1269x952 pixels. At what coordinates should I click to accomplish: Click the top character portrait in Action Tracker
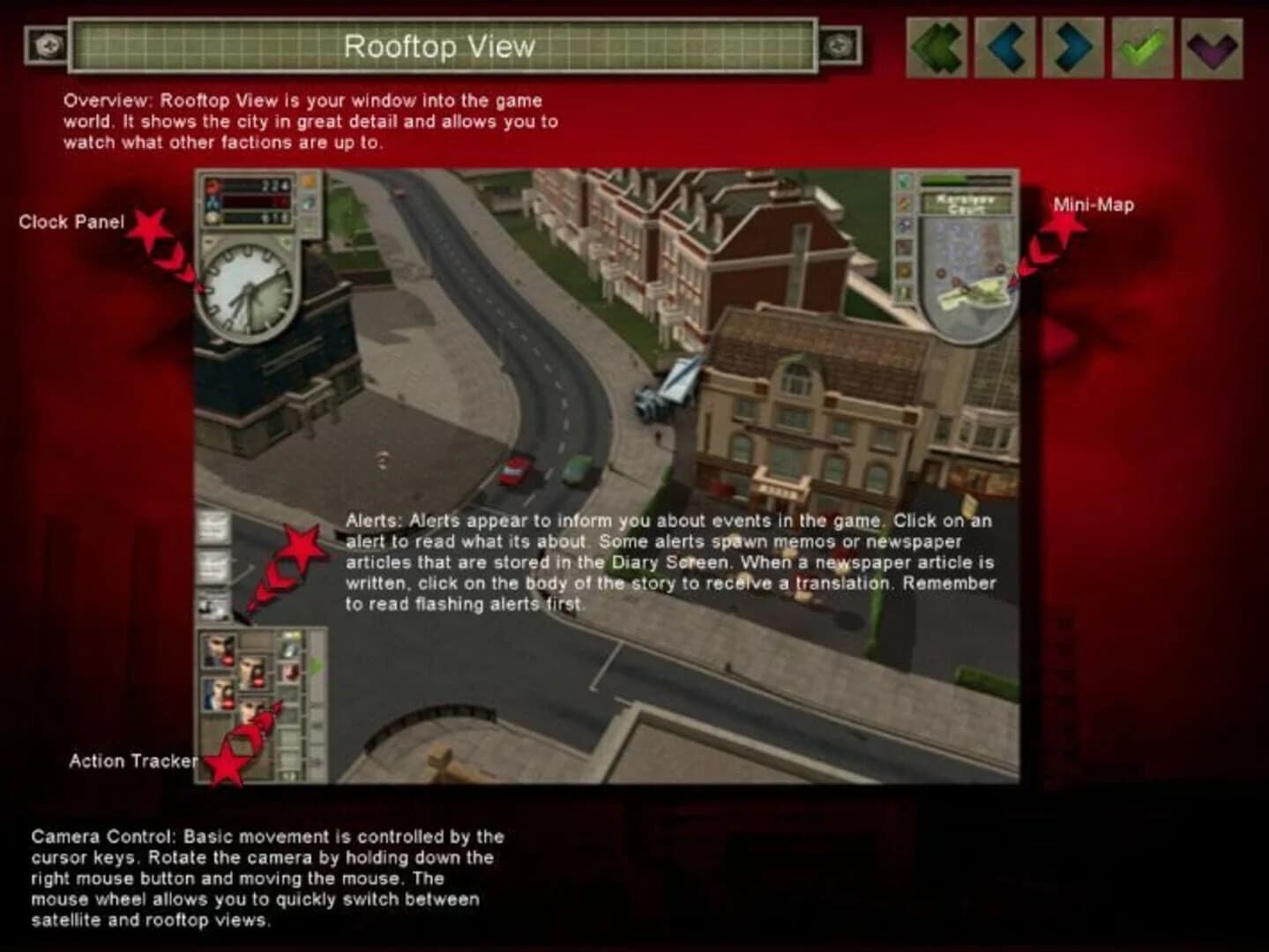[219, 652]
